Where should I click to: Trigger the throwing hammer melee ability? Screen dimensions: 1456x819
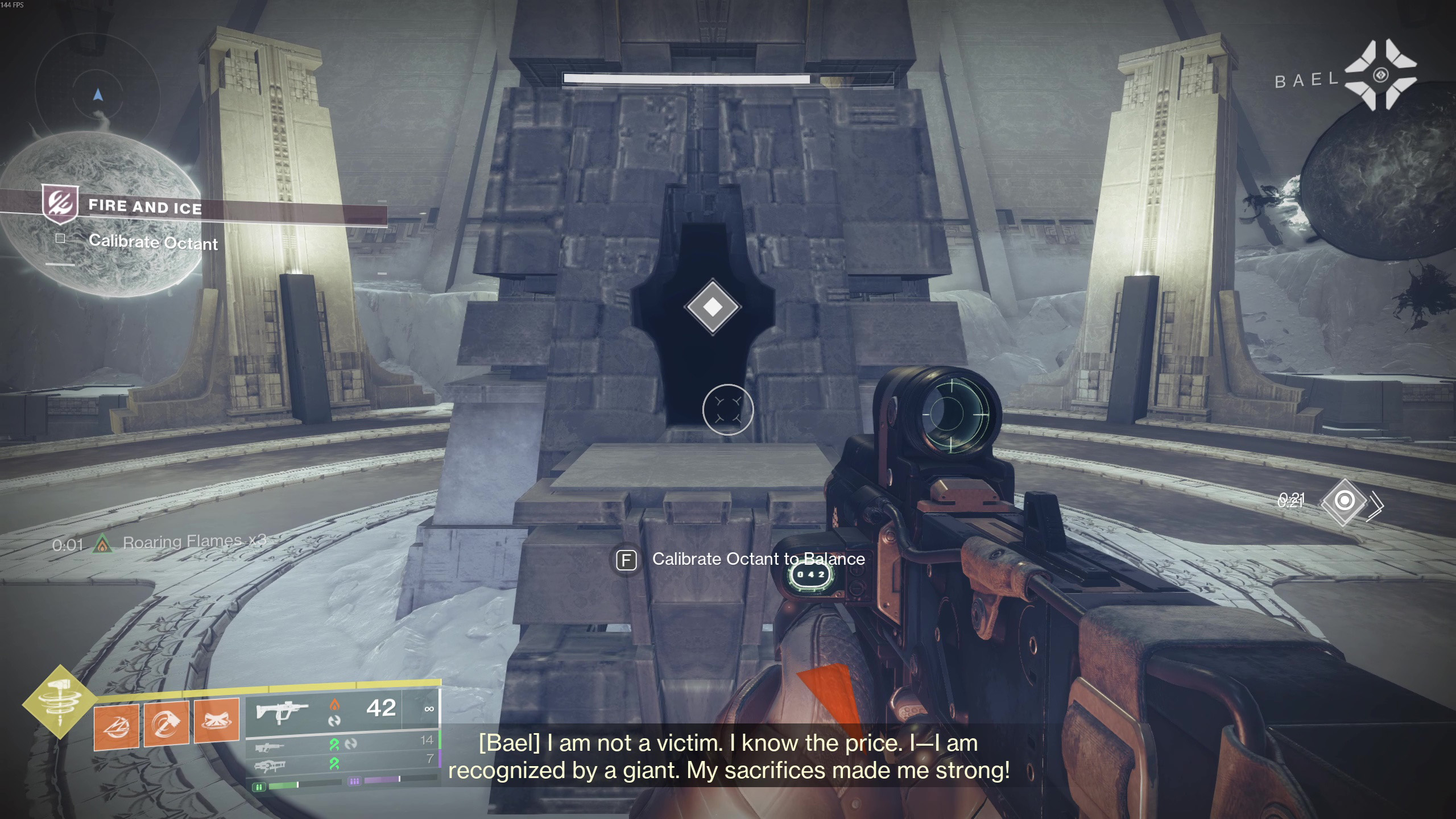coord(166,723)
